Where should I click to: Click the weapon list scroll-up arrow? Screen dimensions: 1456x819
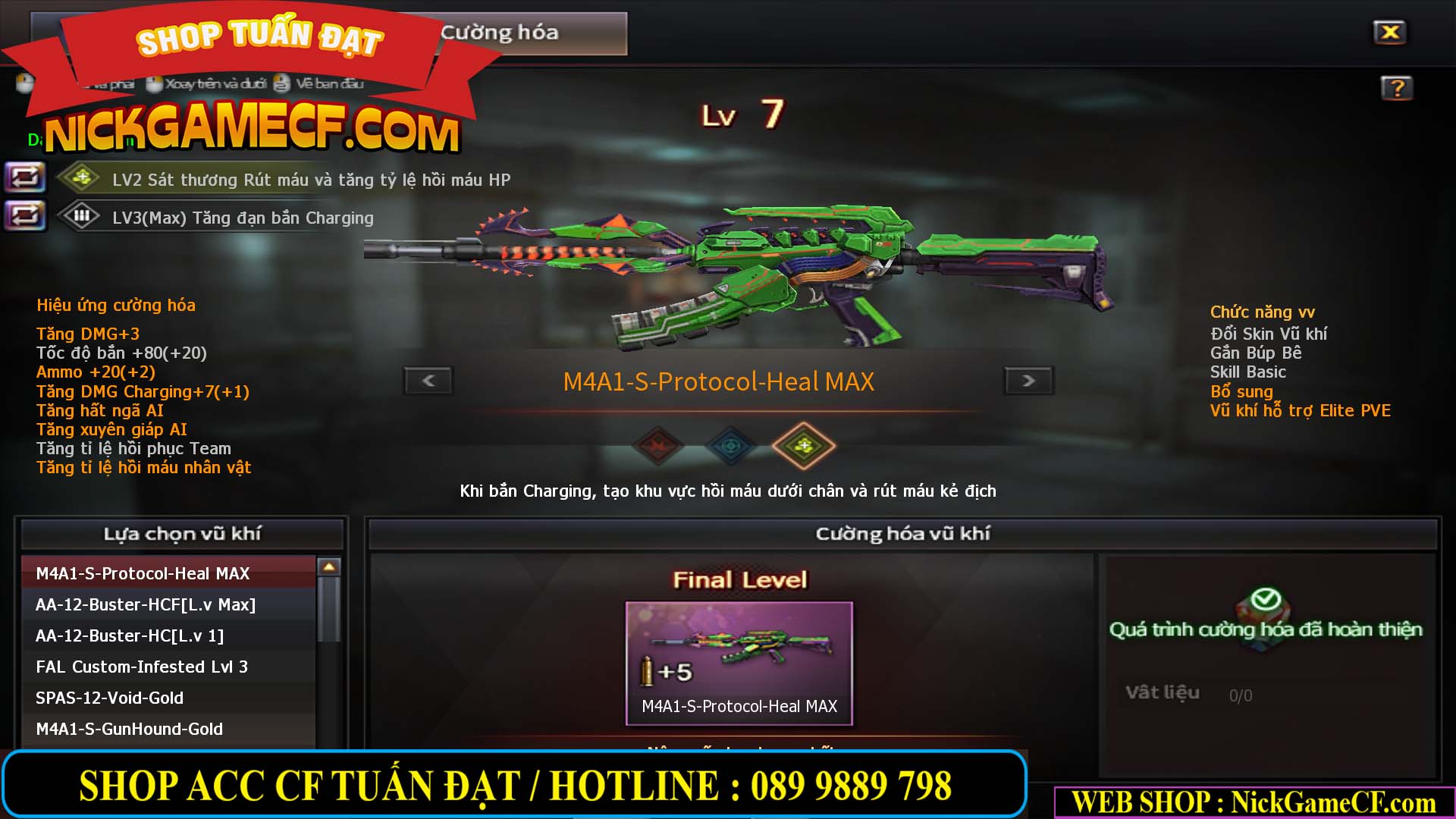(x=329, y=566)
